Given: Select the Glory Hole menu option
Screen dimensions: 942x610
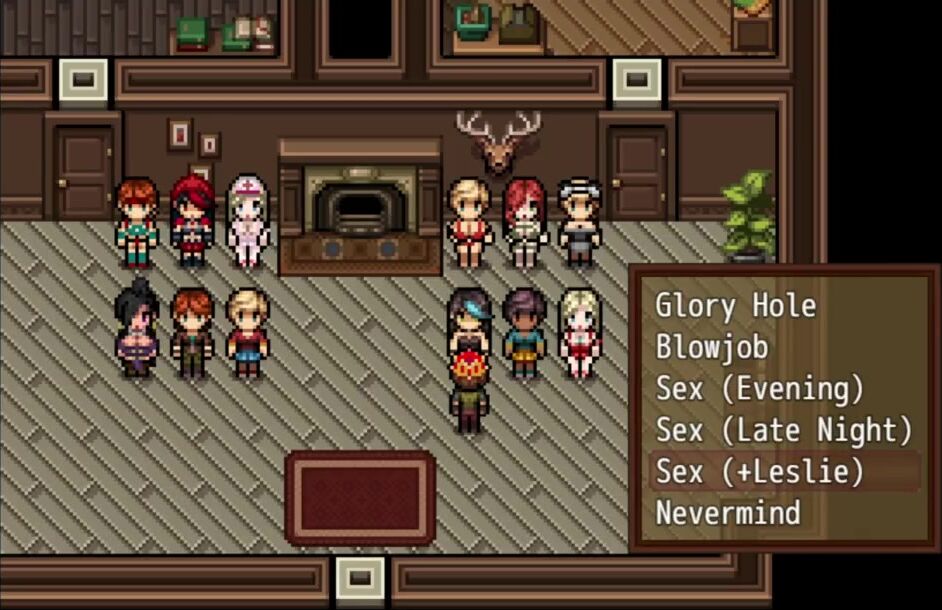Looking at the screenshot, I should [x=735, y=305].
